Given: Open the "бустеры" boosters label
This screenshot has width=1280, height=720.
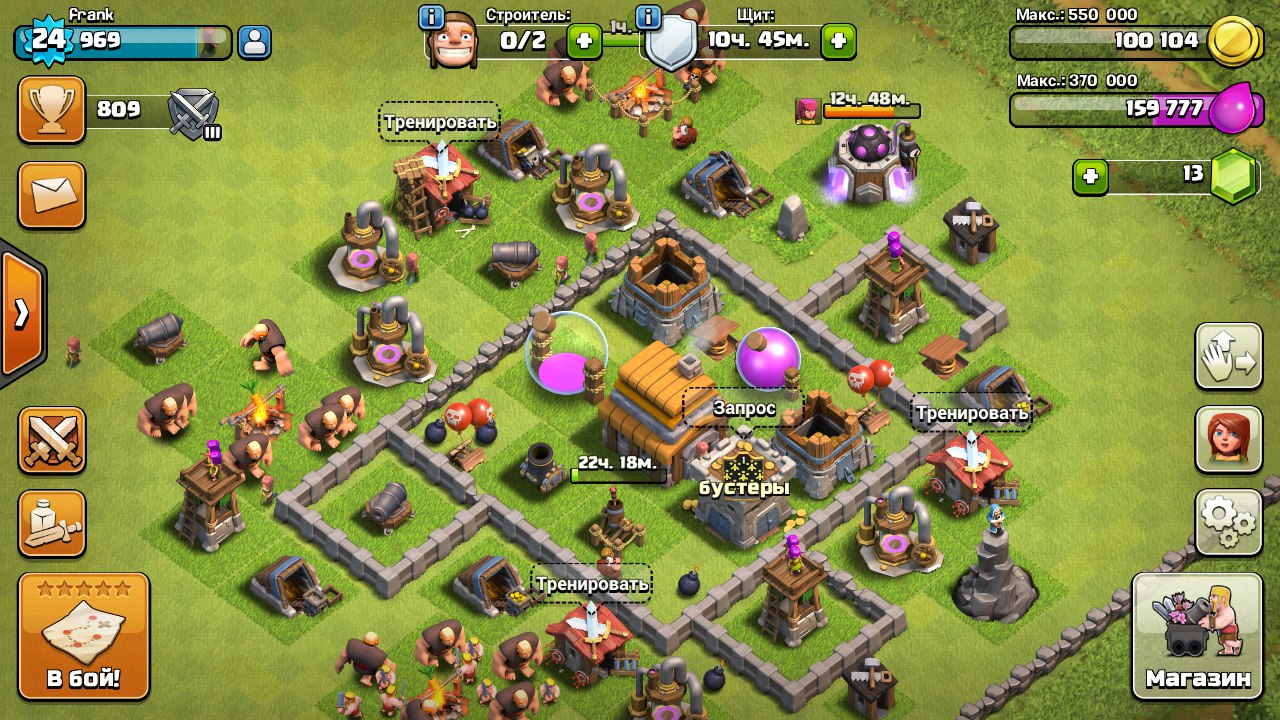Looking at the screenshot, I should pyautogui.click(x=743, y=488).
